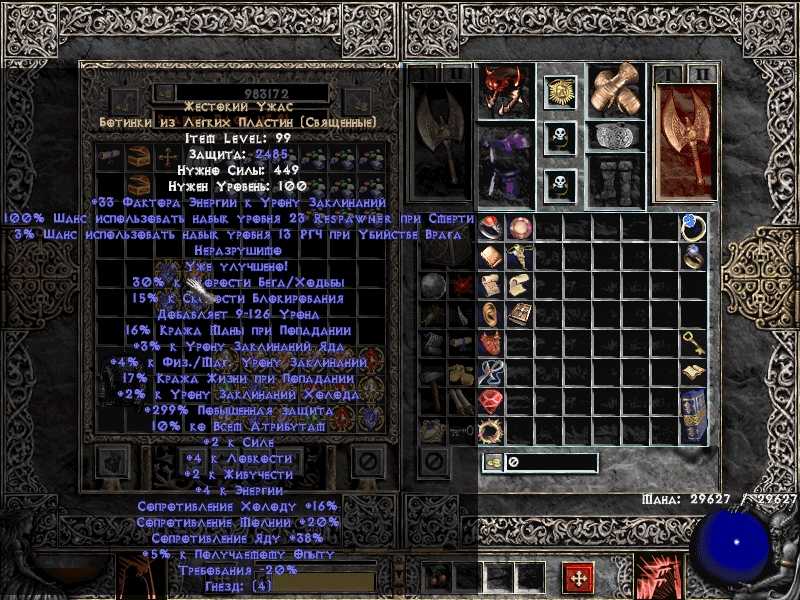Select the golden key in inventory

point(692,343)
